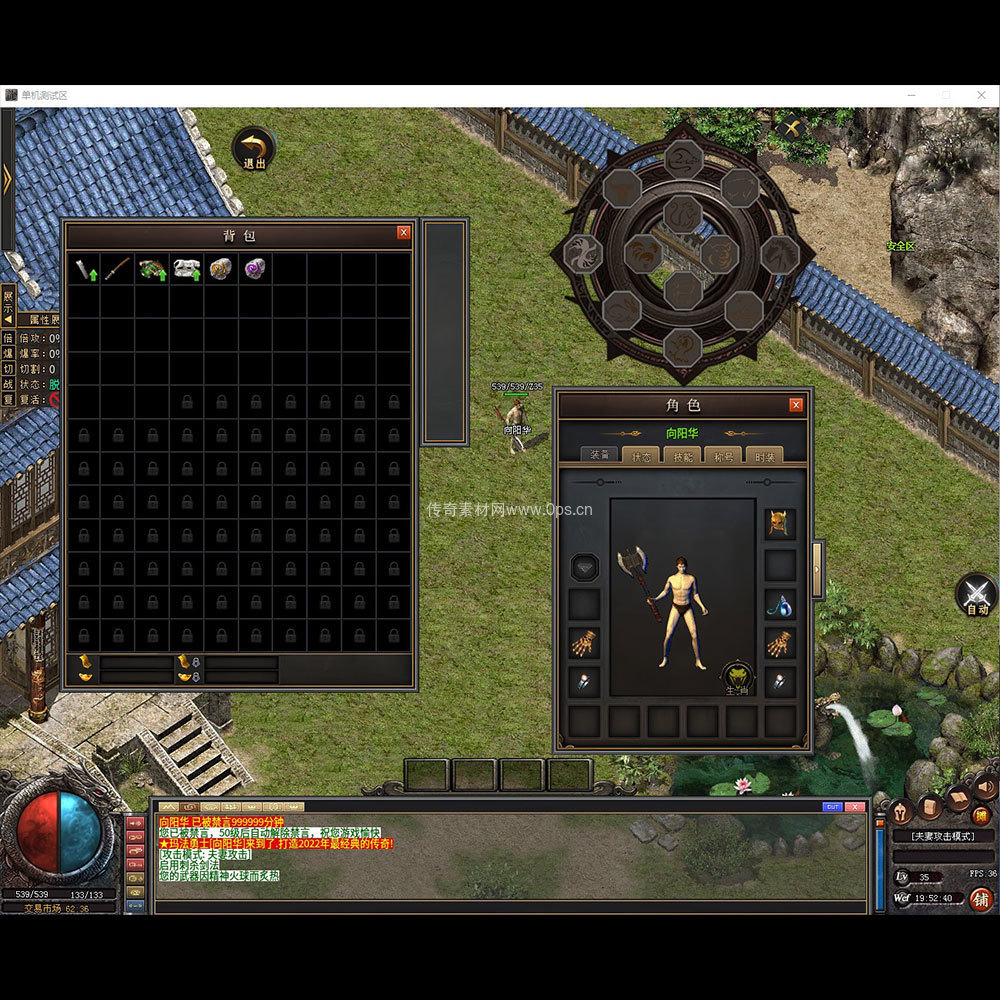Viewport: 1000px width, 1000px height.
Task: Close the 背包 backpack window
Action: (x=404, y=232)
